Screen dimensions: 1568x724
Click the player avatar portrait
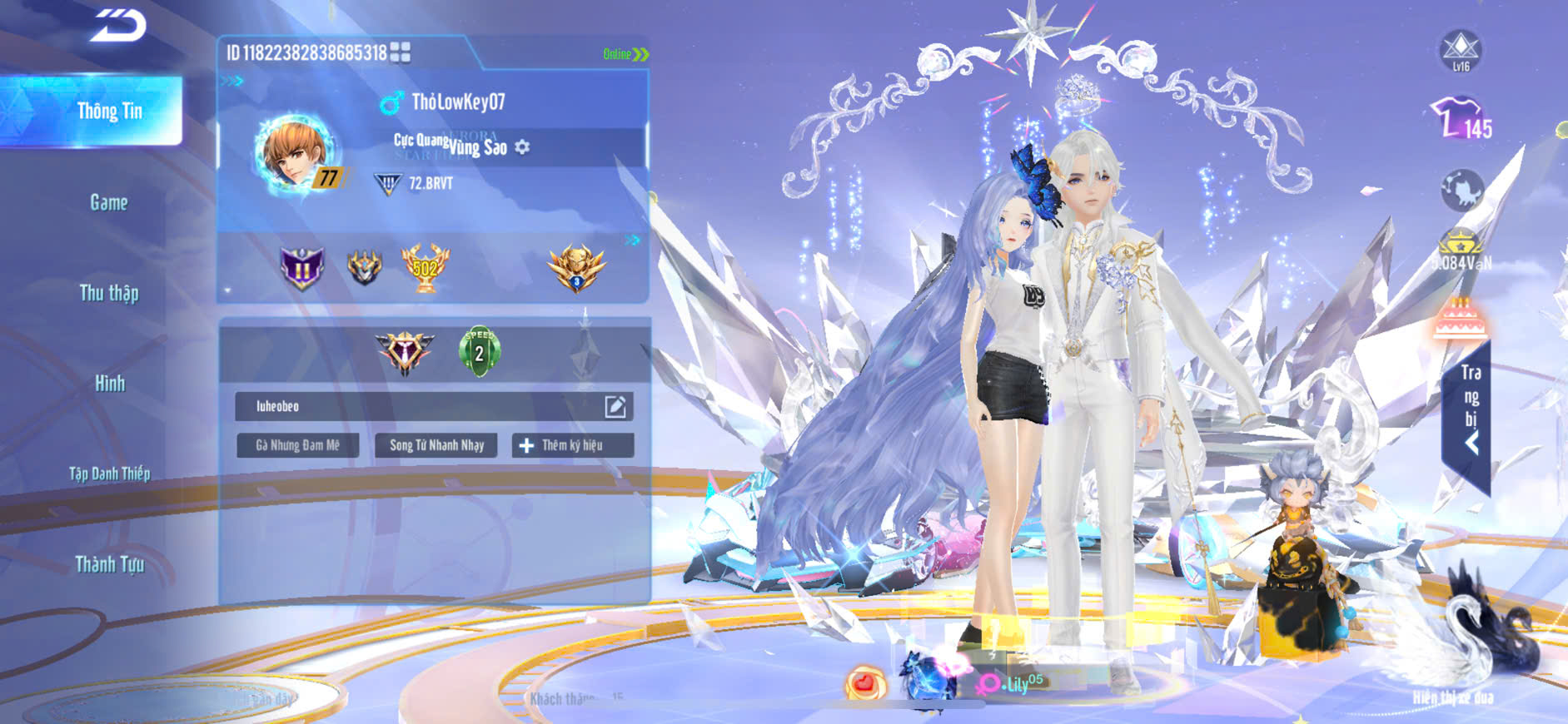[297, 154]
